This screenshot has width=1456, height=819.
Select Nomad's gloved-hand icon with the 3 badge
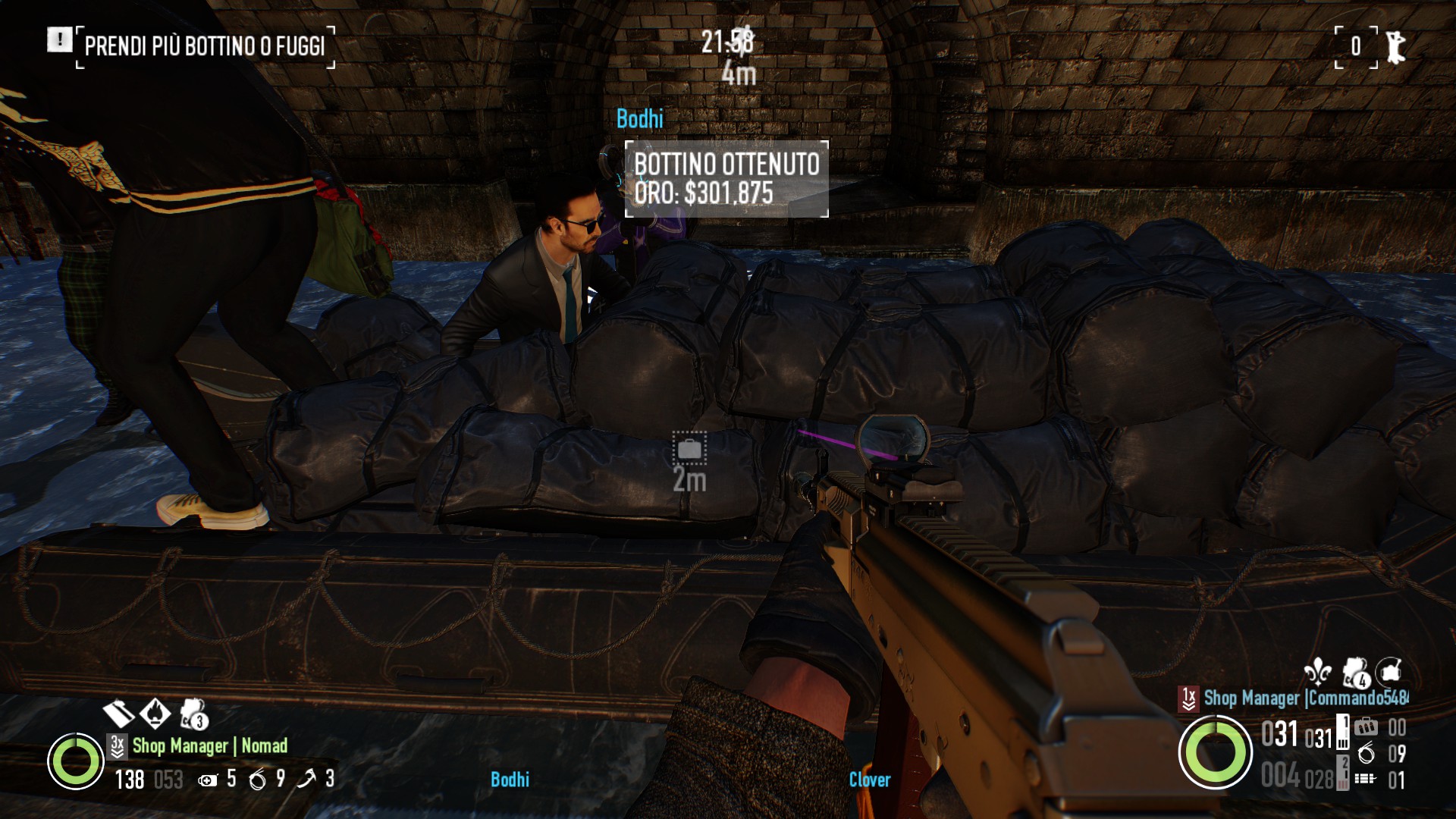193,714
